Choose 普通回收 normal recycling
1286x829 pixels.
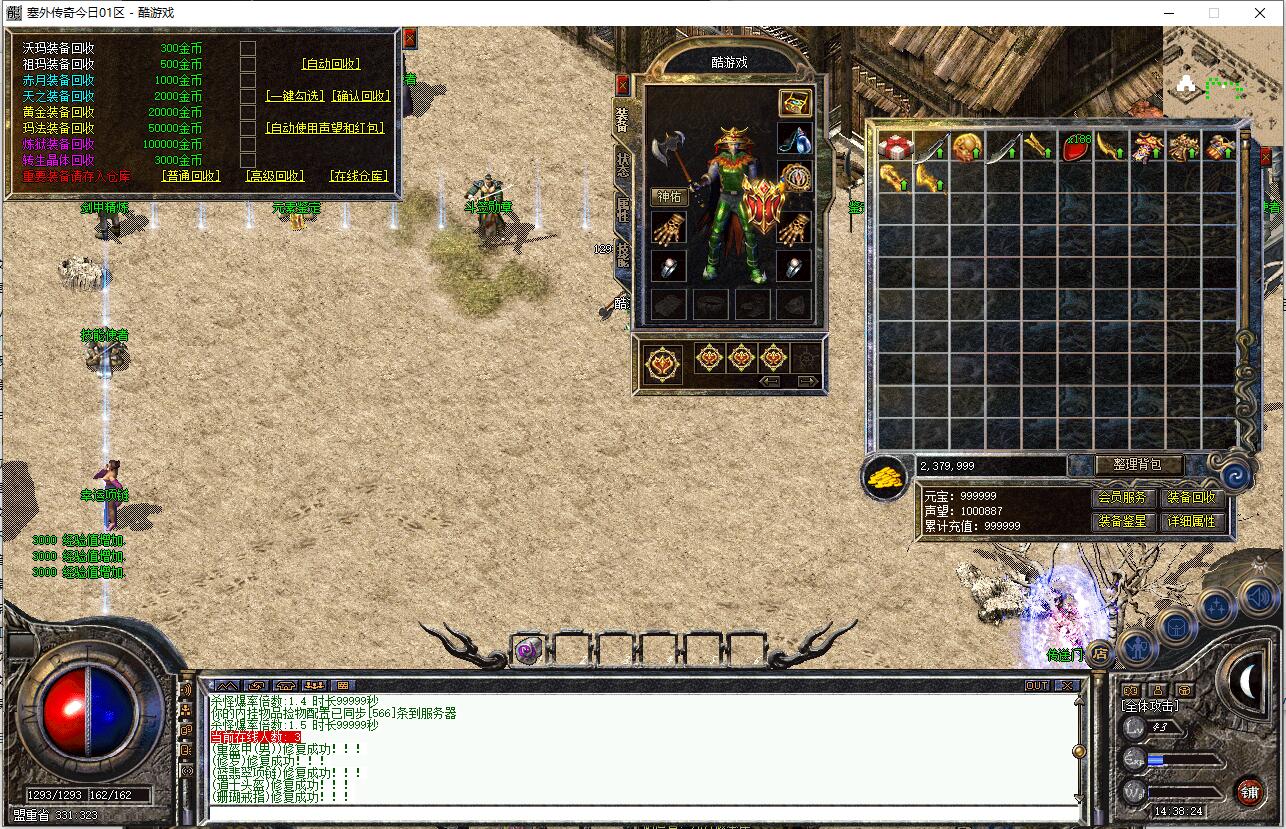click(x=191, y=176)
